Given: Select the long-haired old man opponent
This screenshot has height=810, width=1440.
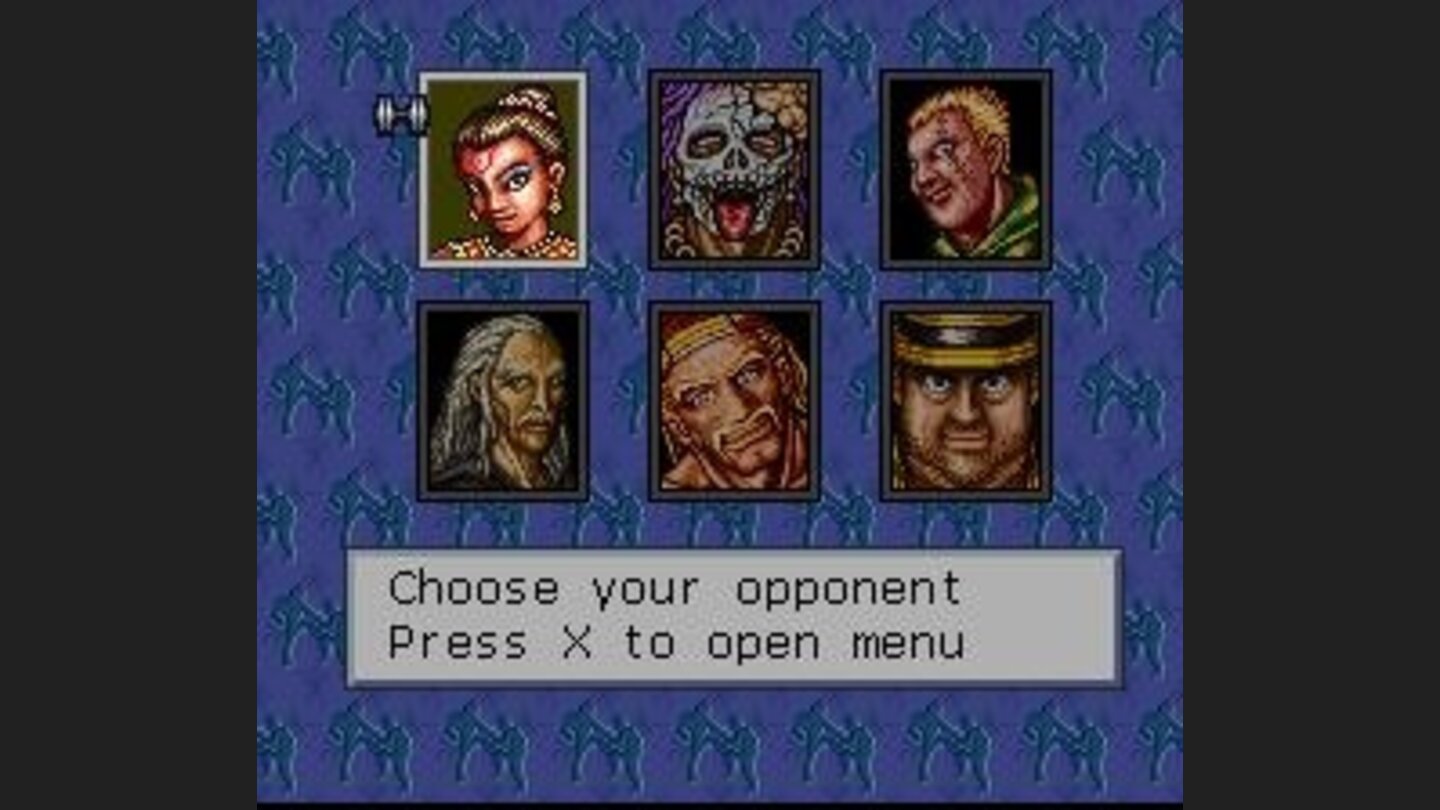Looking at the screenshot, I should (505, 400).
